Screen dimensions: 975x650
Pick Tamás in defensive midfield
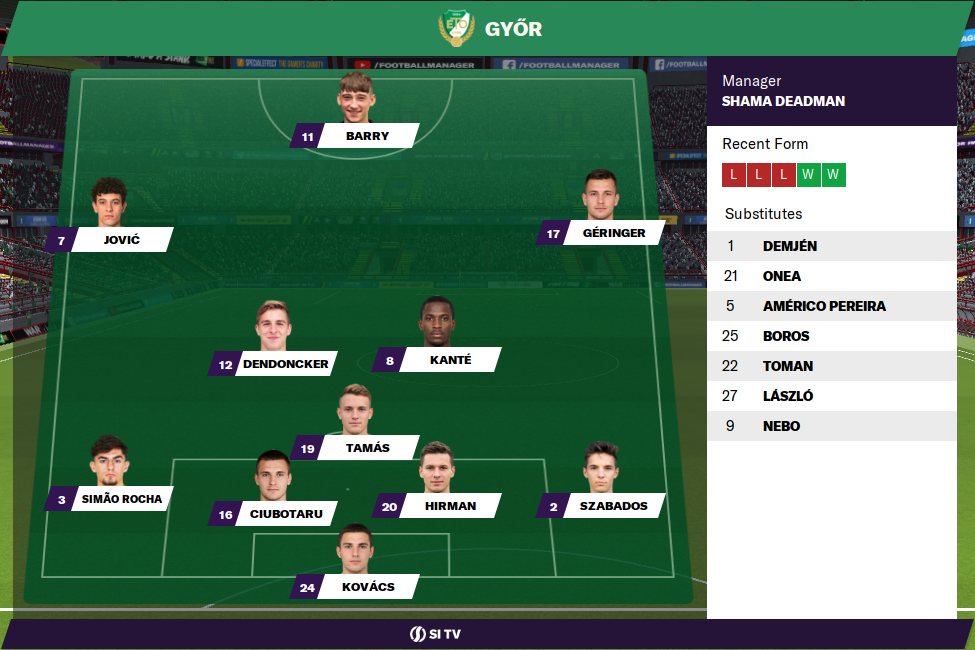[x=367, y=448]
